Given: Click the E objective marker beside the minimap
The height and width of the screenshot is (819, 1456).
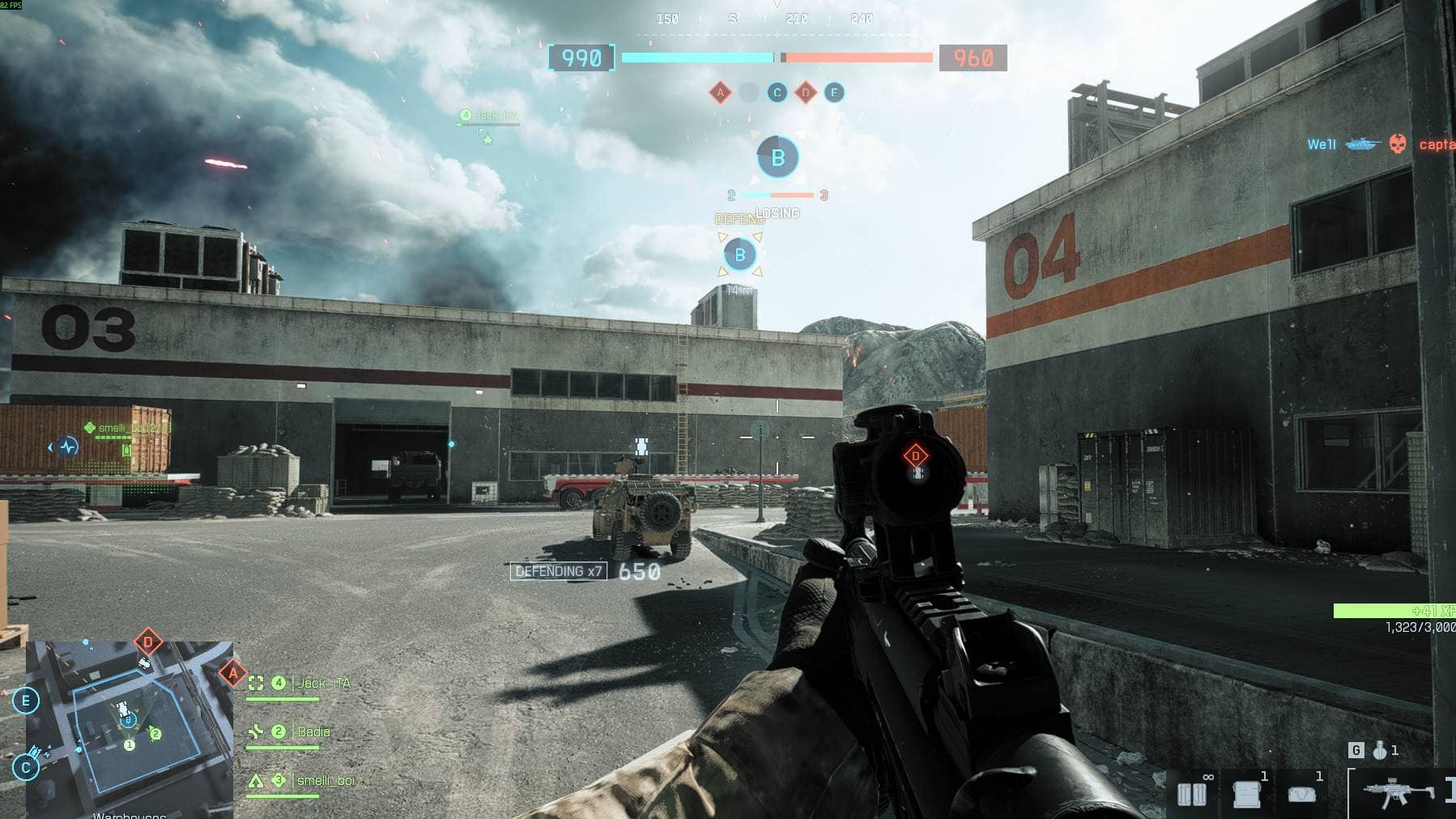Looking at the screenshot, I should coord(26,701).
